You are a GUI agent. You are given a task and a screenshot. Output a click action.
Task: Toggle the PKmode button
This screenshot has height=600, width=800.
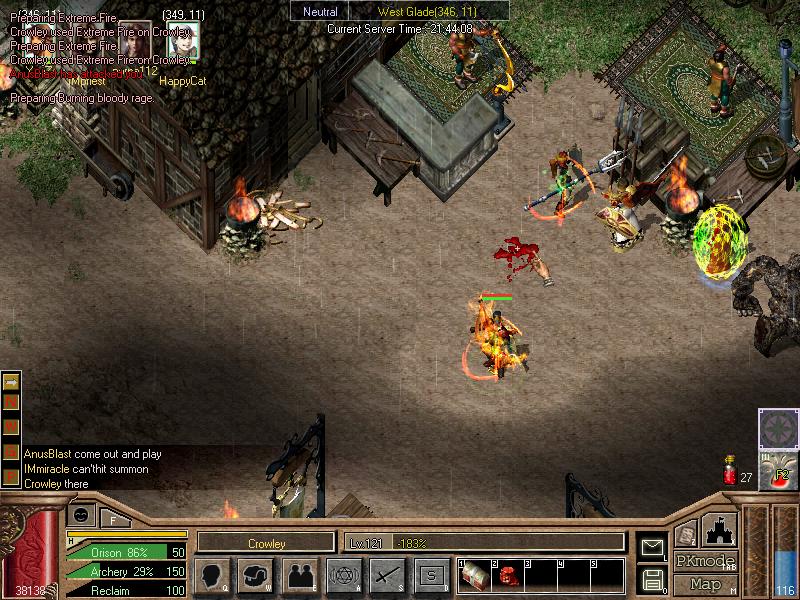tap(706, 561)
